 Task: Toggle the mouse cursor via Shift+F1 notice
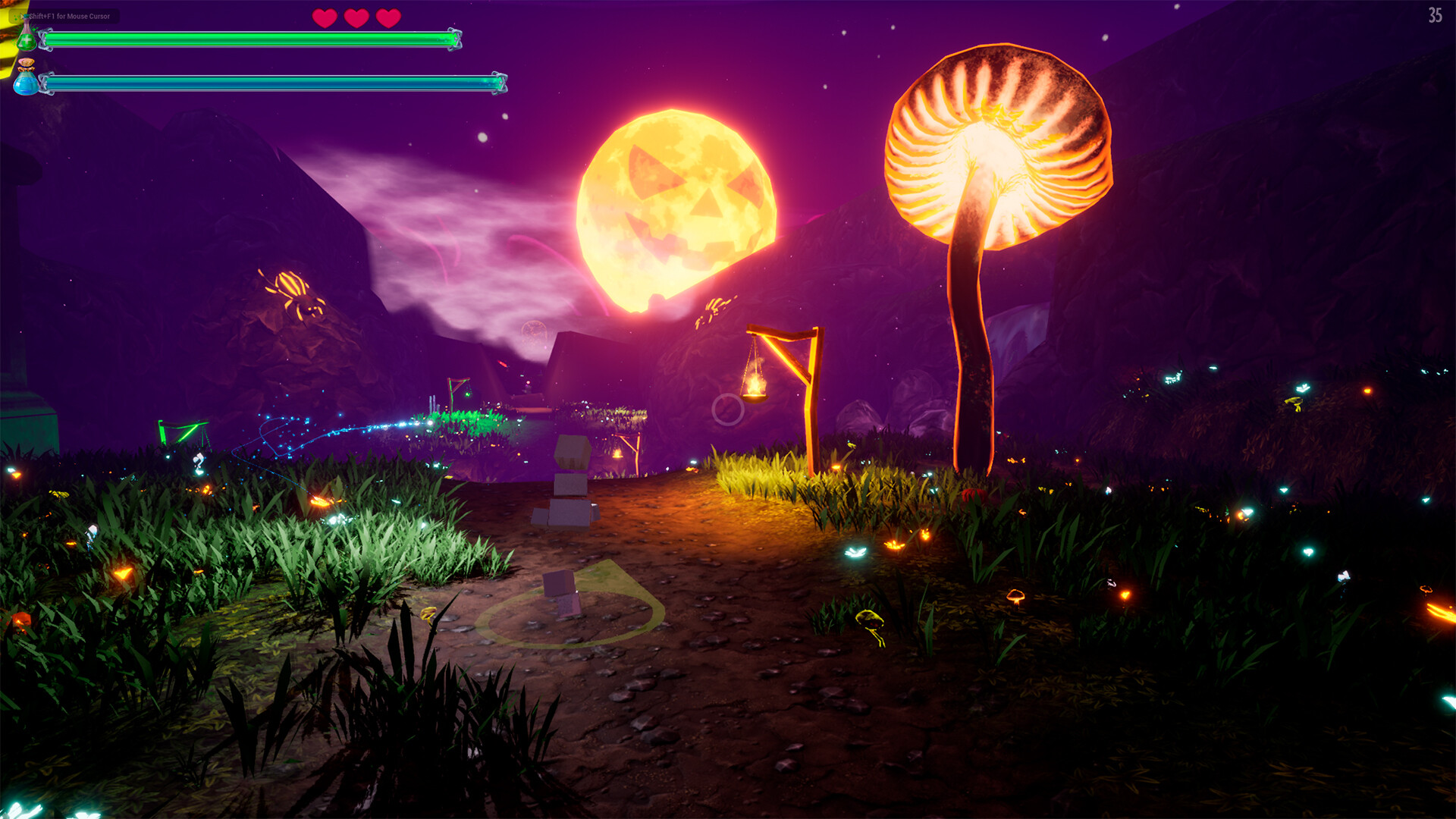[68, 16]
